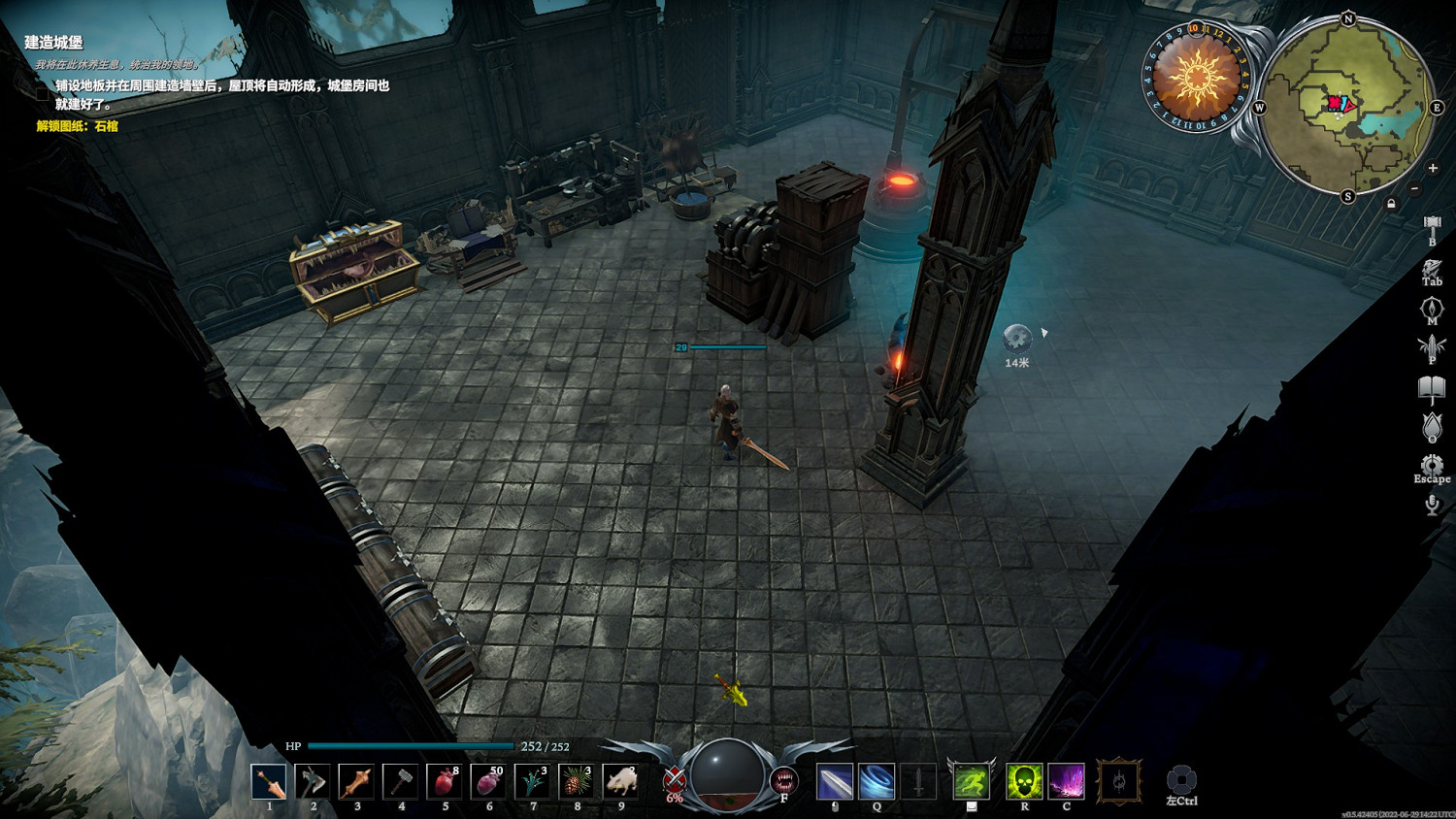Choose the copper mace hotbar slot
This screenshot has height=819, width=1456.
tap(356, 781)
